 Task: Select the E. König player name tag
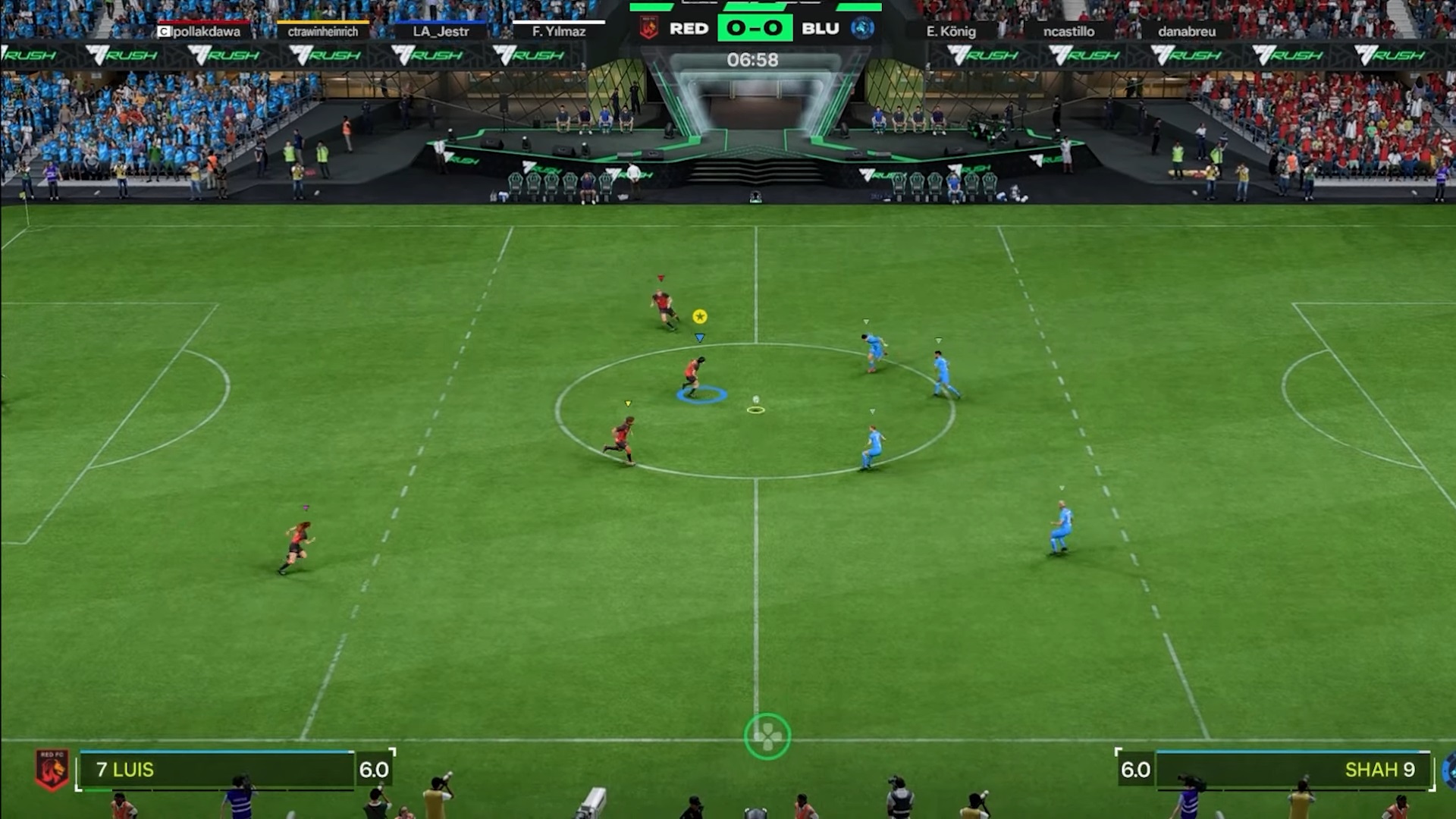(951, 31)
